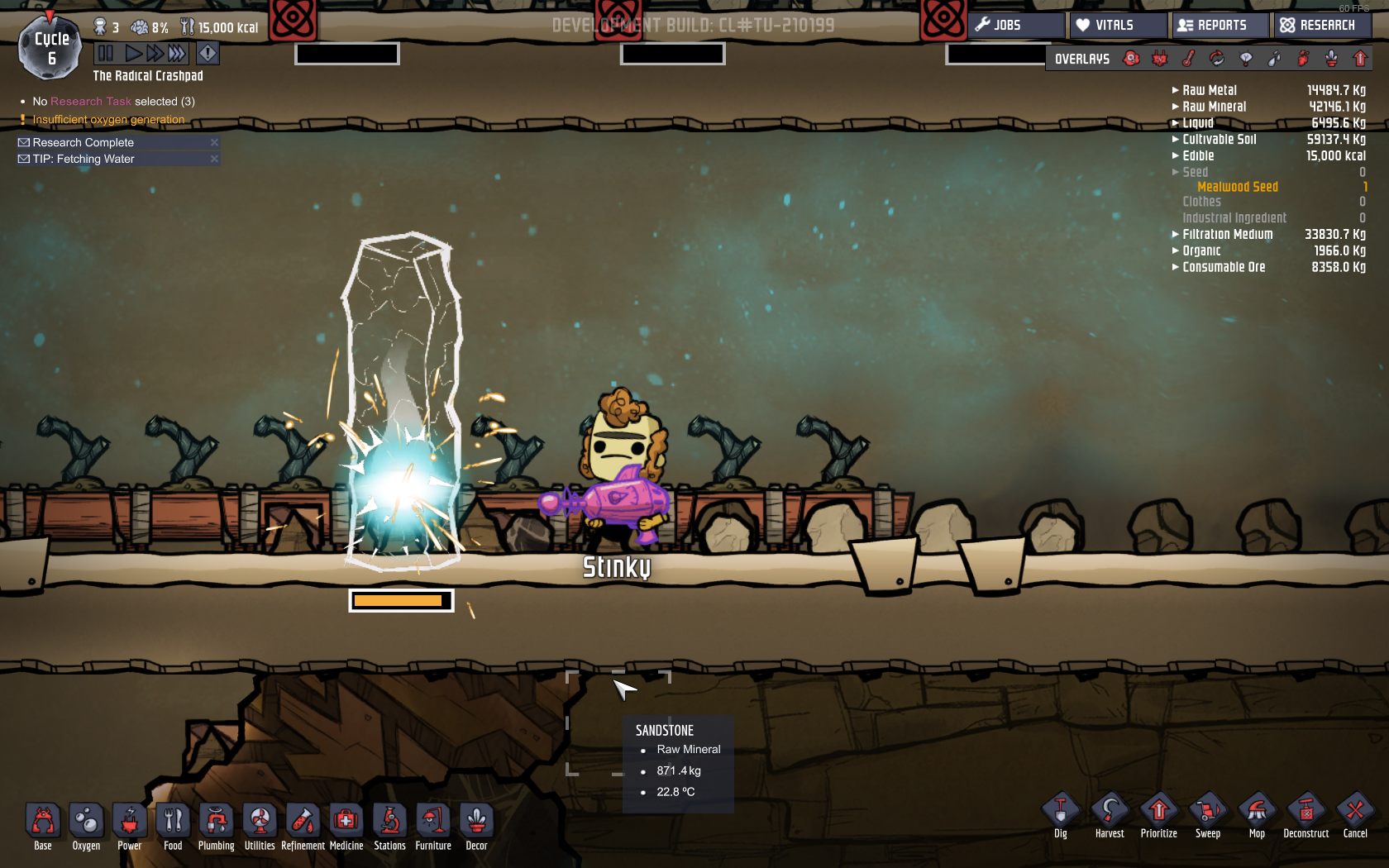This screenshot has width=1389, height=868.
Task: Open the Research screen
Action: (1320, 25)
